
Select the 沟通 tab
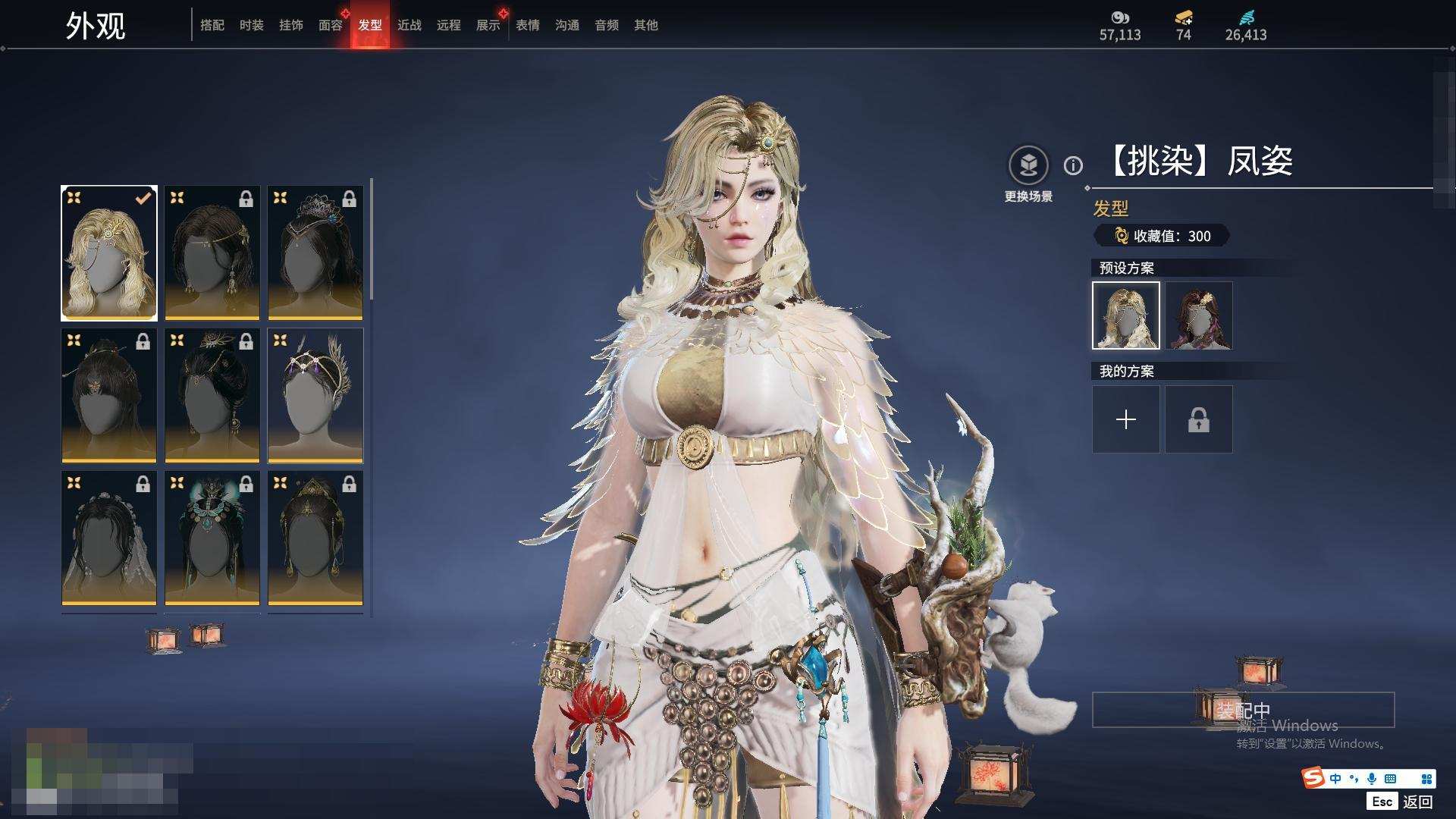click(x=566, y=25)
